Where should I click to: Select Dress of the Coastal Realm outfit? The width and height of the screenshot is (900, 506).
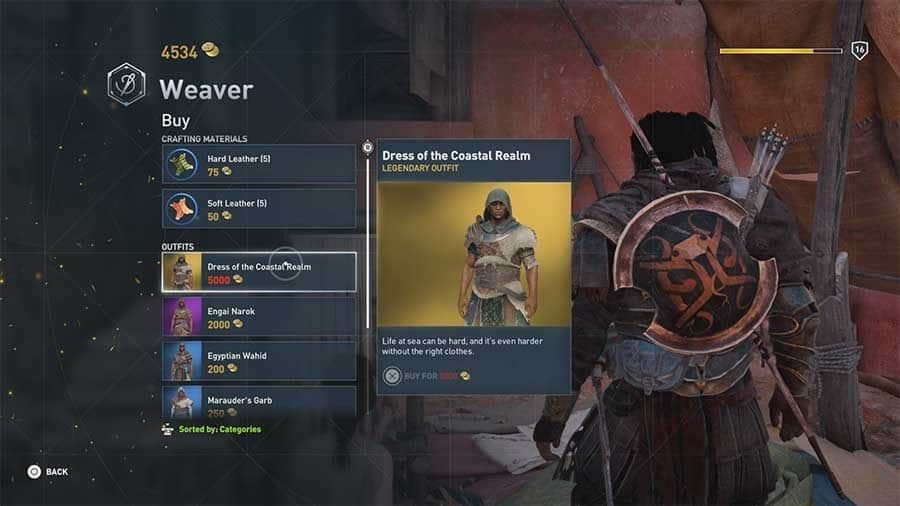click(258, 272)
